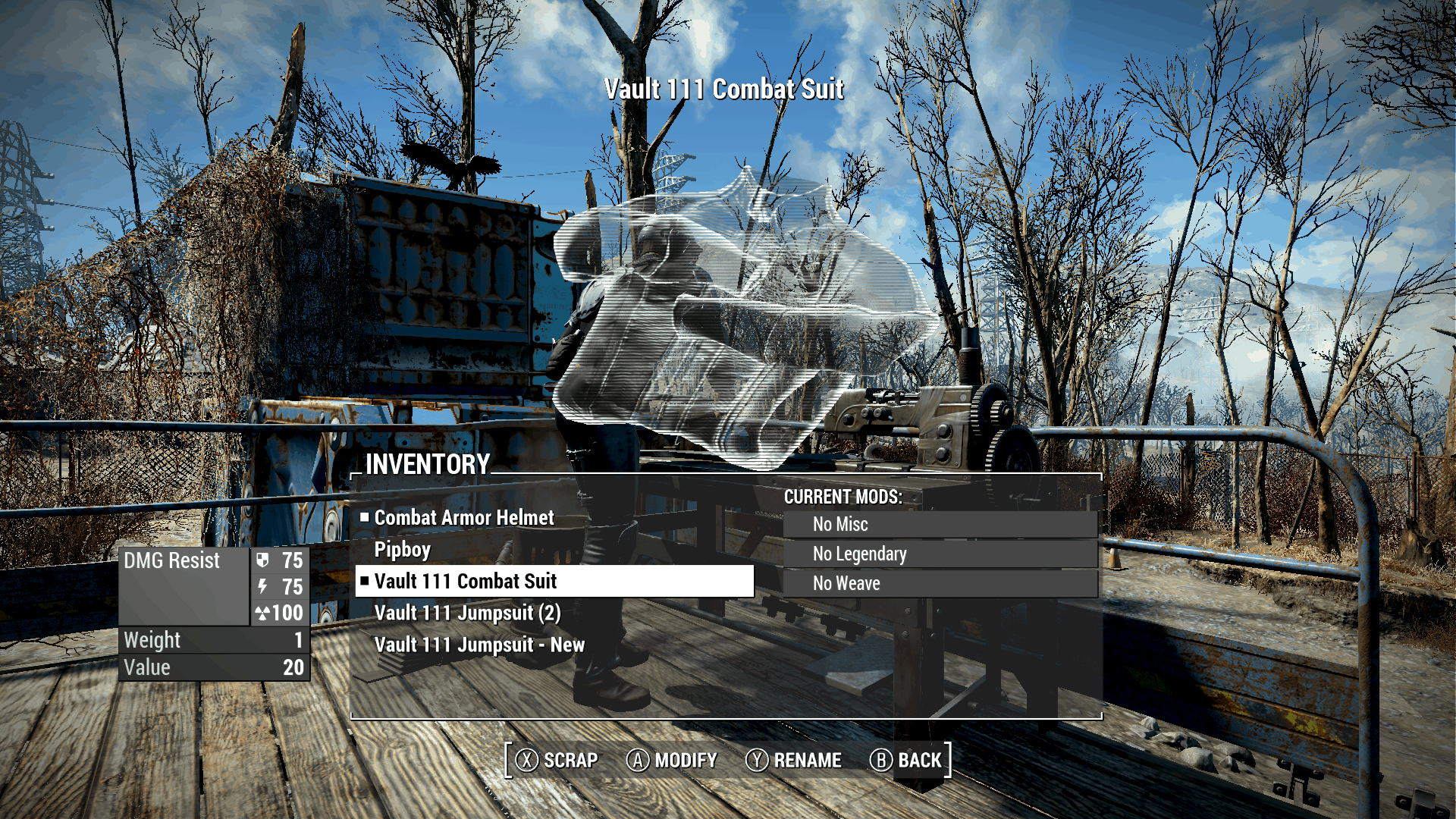Select the Vault 111 Combat Suit row

pyautogui.click(x=554, y=582)
